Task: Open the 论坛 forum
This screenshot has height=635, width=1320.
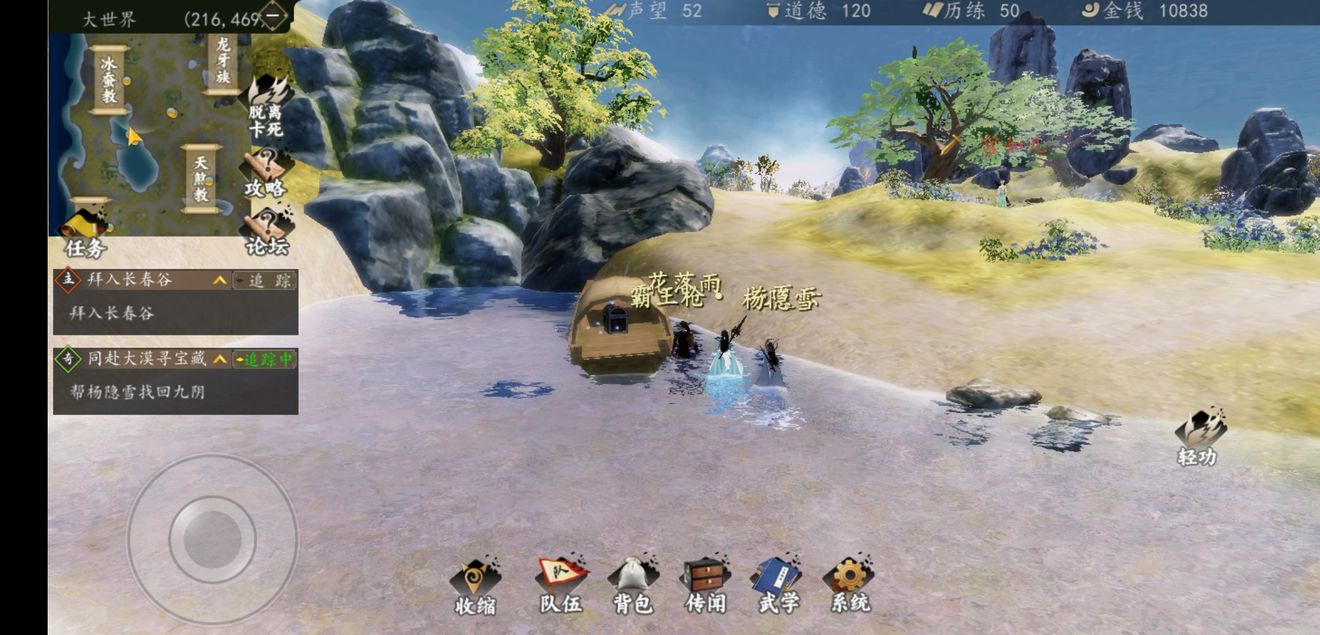Action: pos(266,231)
